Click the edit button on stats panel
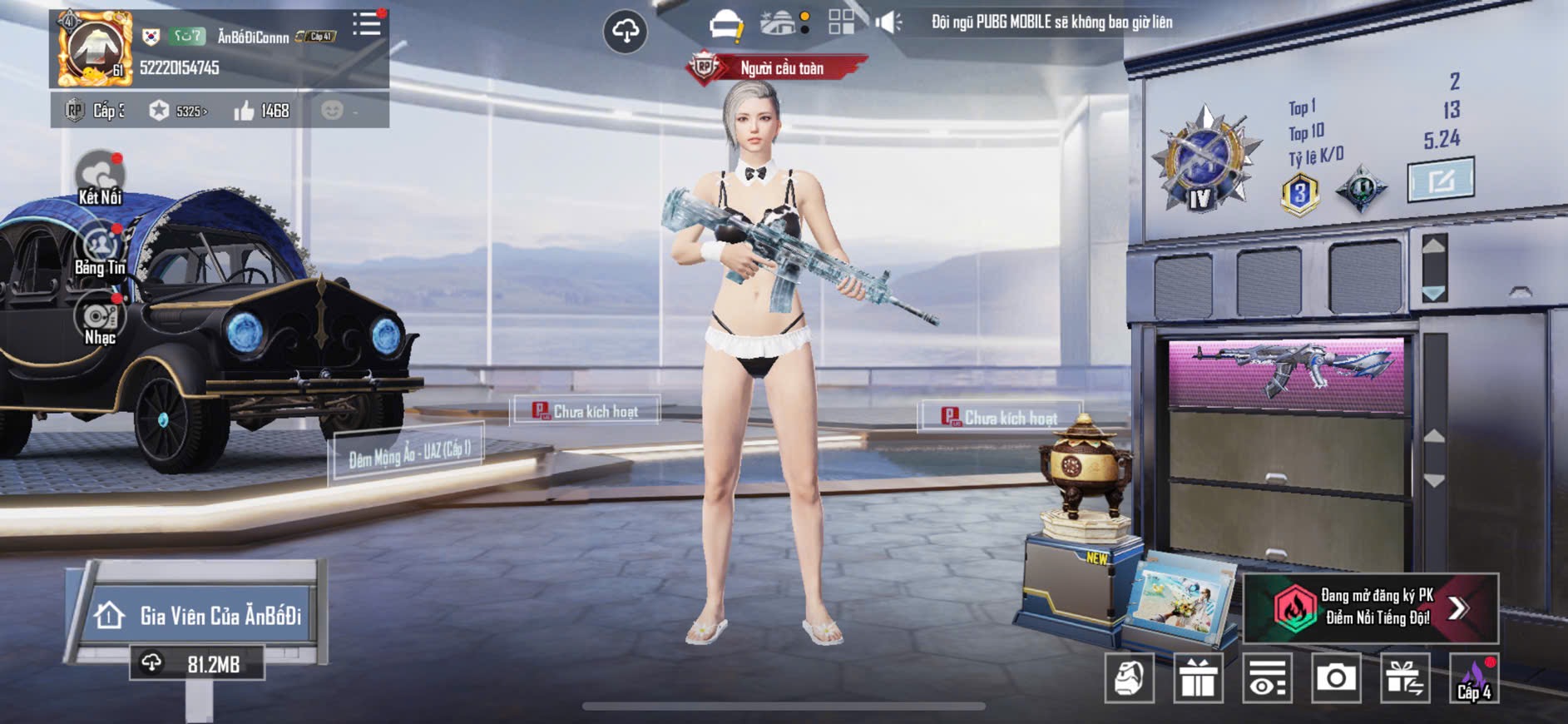1568x724 pixels. (1440, 179)
